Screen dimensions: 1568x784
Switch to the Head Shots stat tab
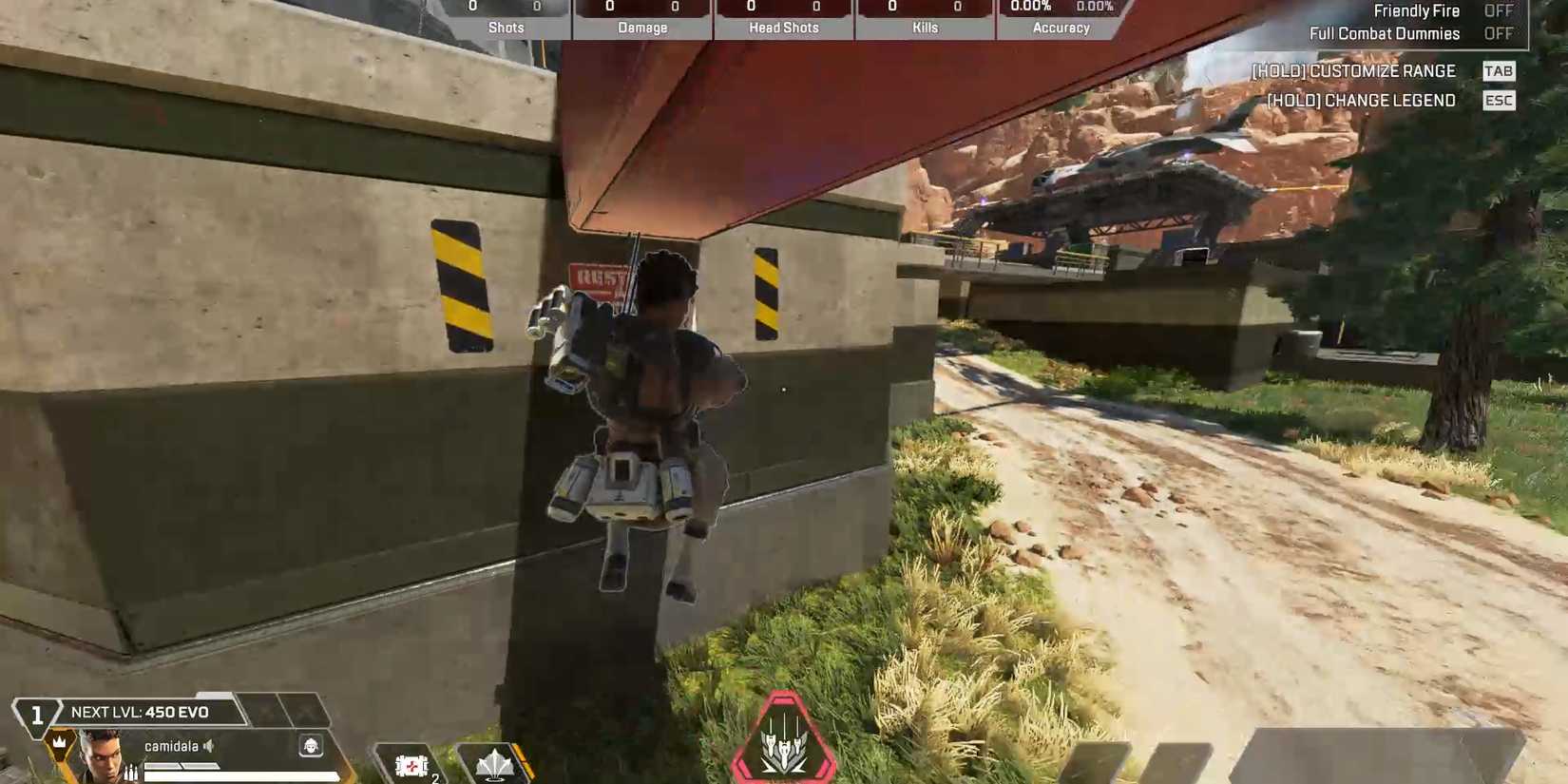783,28
